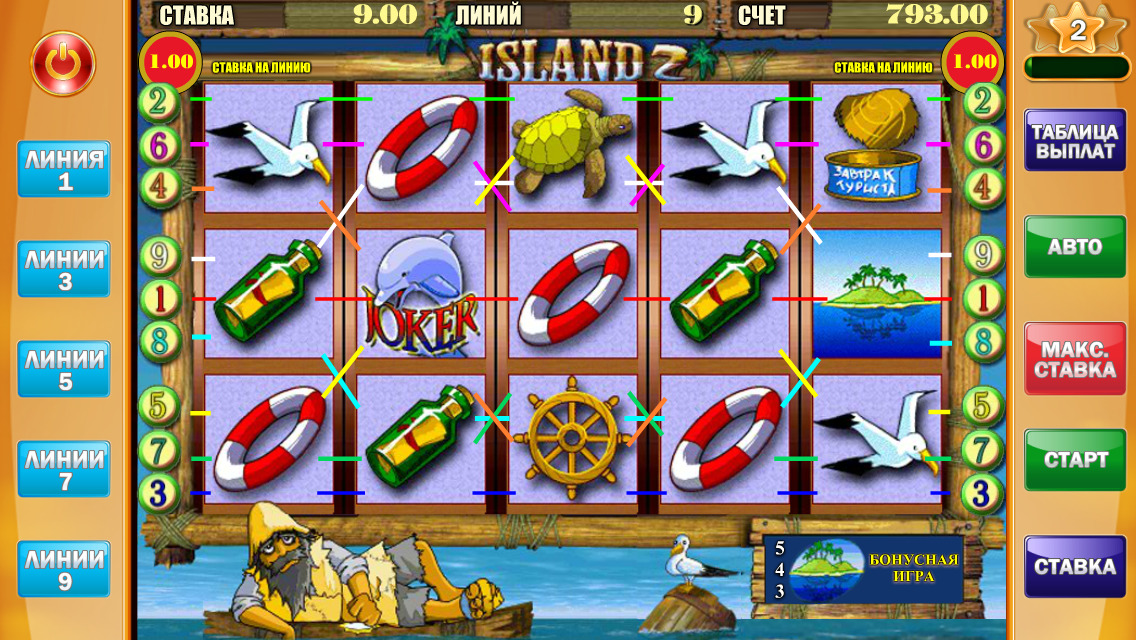Activate the Линии 5 button
Viewport: 1136px width, 640px height.
[64, 369]
